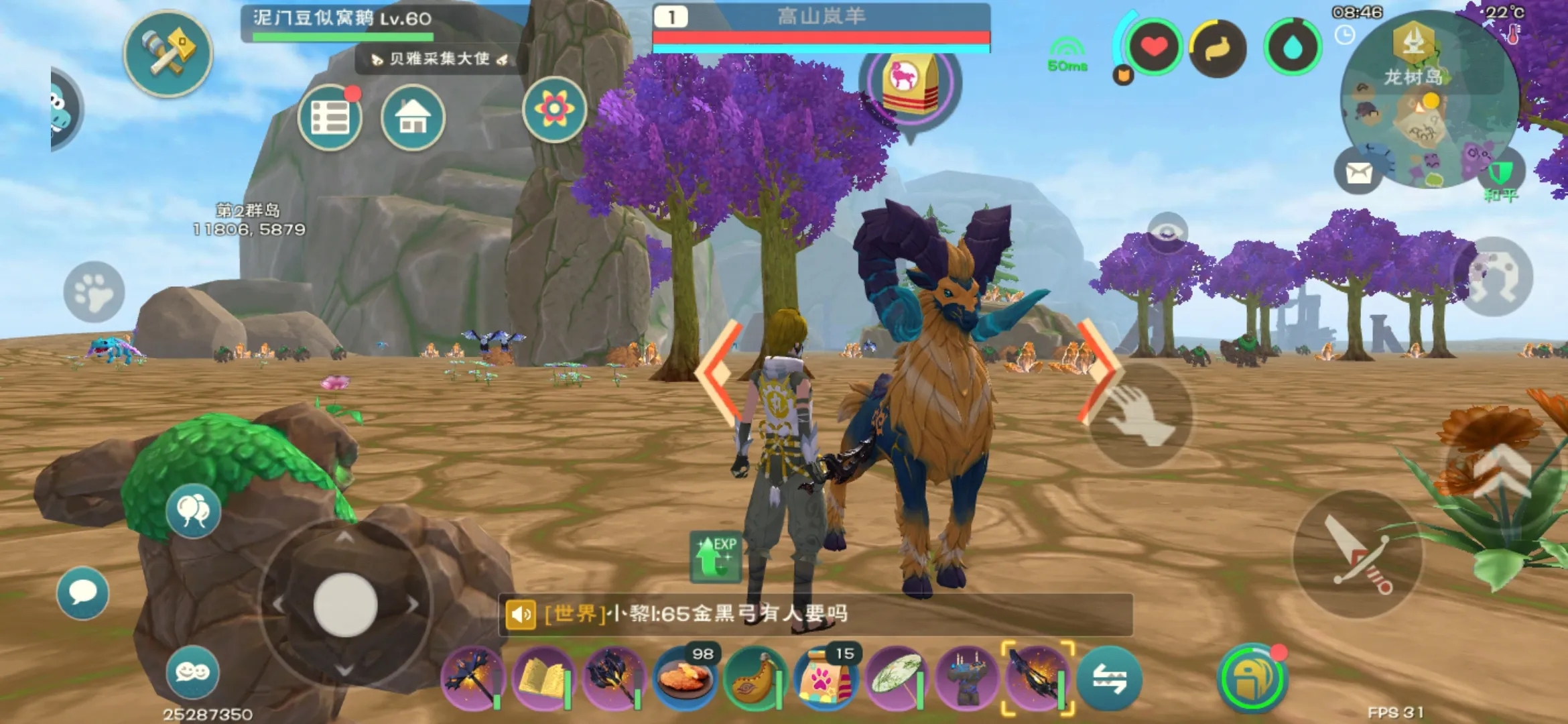Click the world chat message bar
The height and width of the screenshot is (724, 1568).
pos(815,614)
